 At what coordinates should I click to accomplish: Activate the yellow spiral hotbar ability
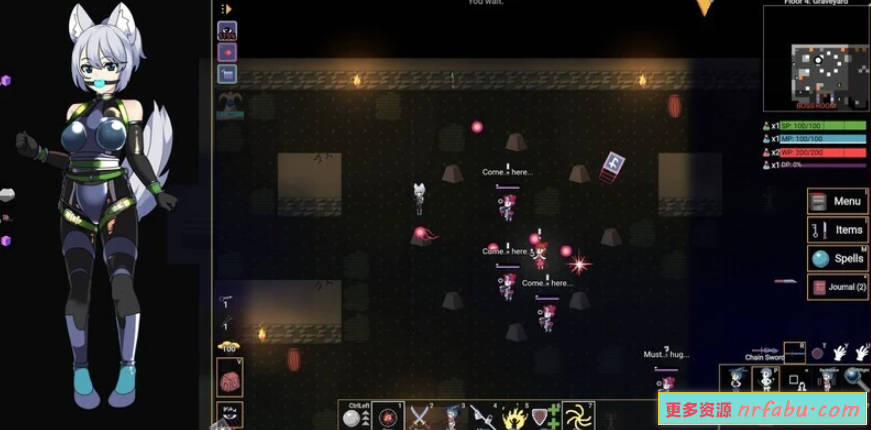[x=576, y=415]
